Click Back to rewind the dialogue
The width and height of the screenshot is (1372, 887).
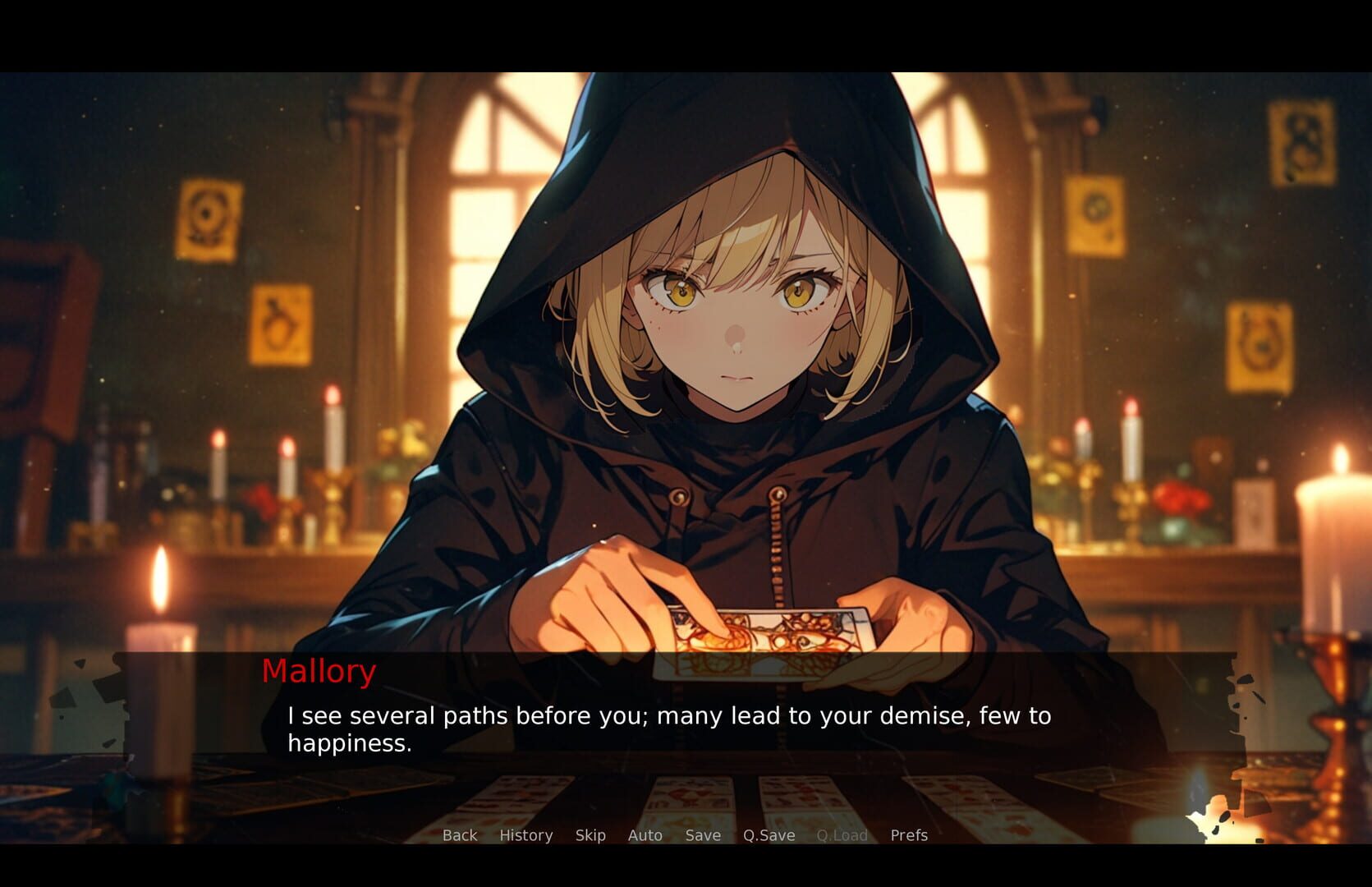pos(460,835)
